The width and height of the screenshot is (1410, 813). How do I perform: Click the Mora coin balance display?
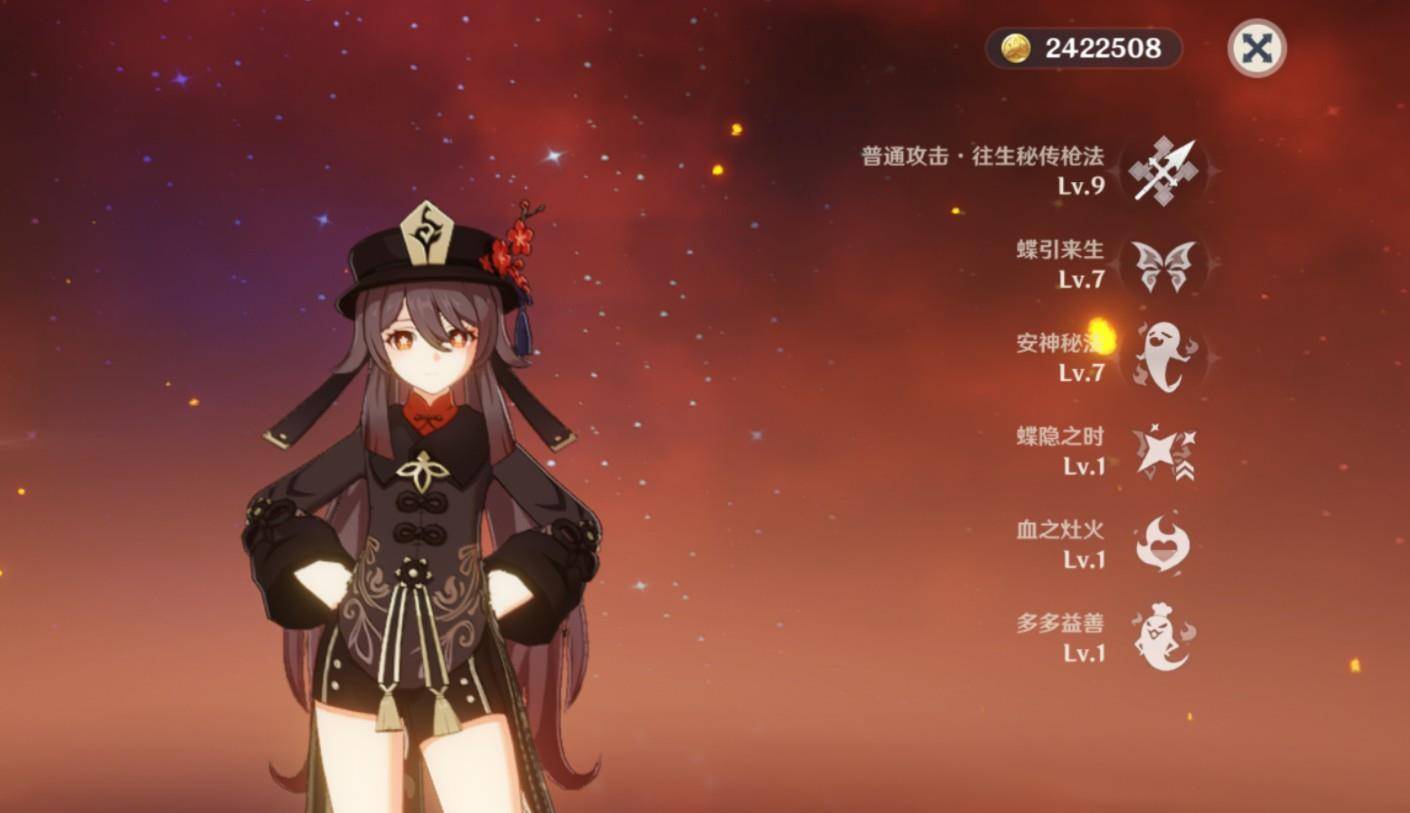(x=1083, y=48)
